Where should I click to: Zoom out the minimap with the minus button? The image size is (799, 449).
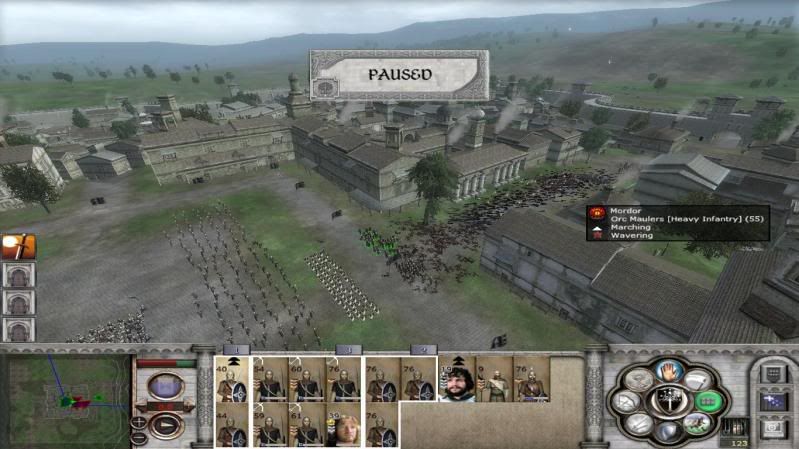pyautogui.click(x=139, y=438)
